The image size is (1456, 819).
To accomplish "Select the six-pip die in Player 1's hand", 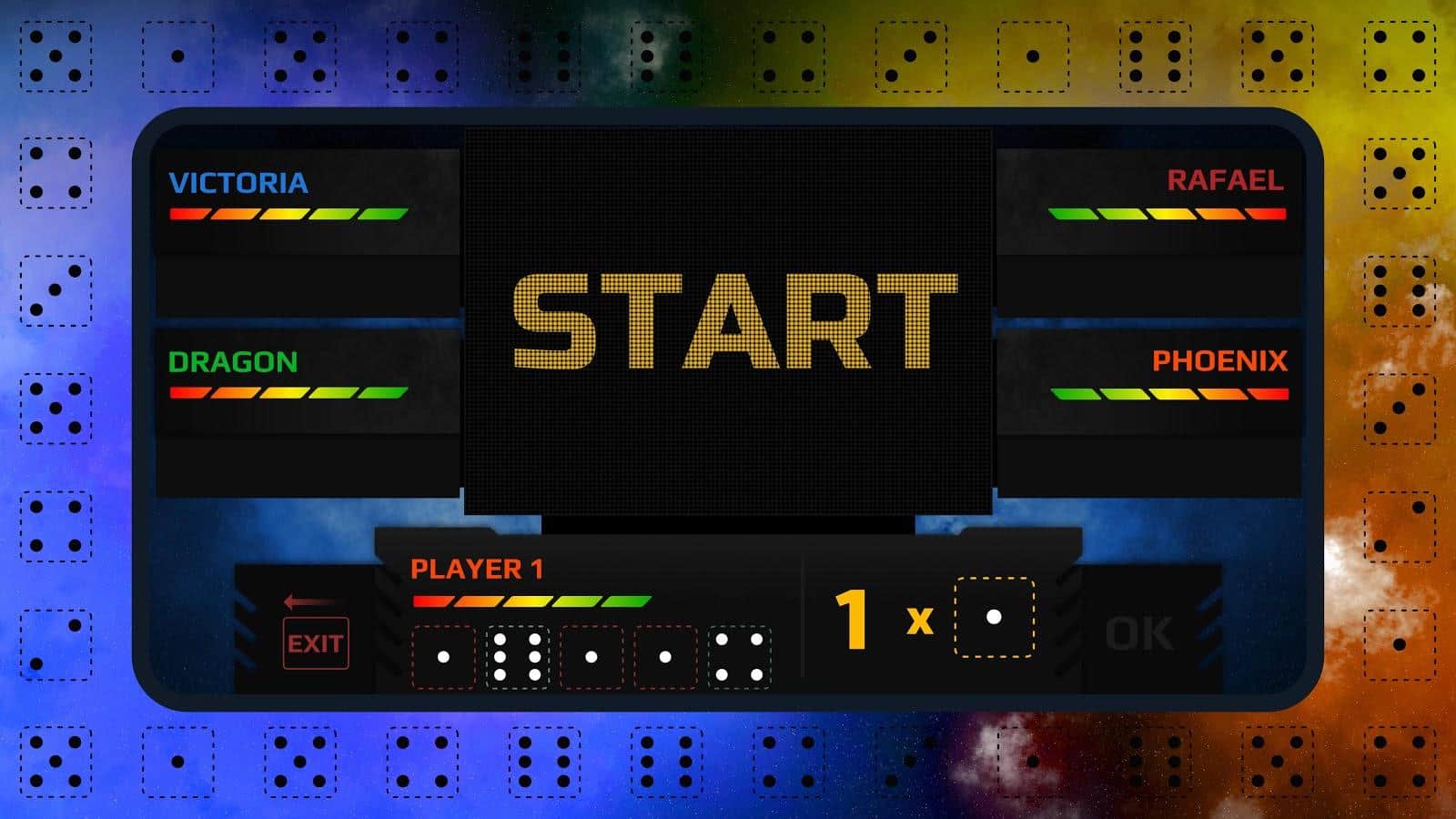I will click(517, 656).
